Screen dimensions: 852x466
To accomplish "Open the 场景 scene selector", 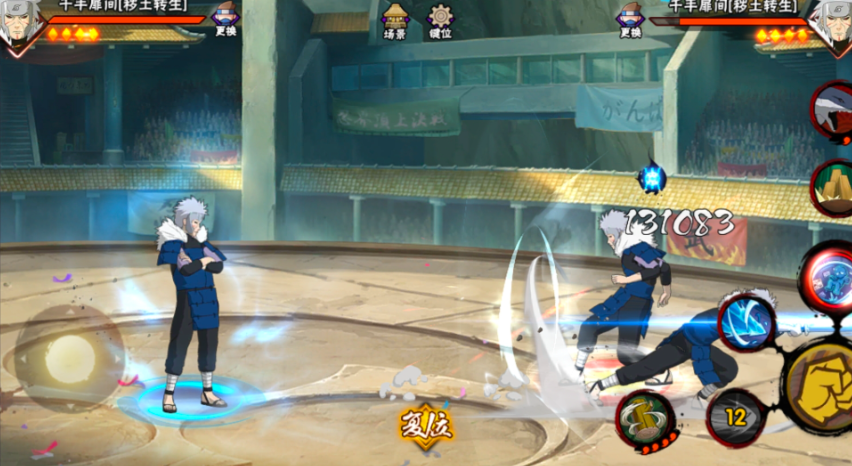I will 395,21.
